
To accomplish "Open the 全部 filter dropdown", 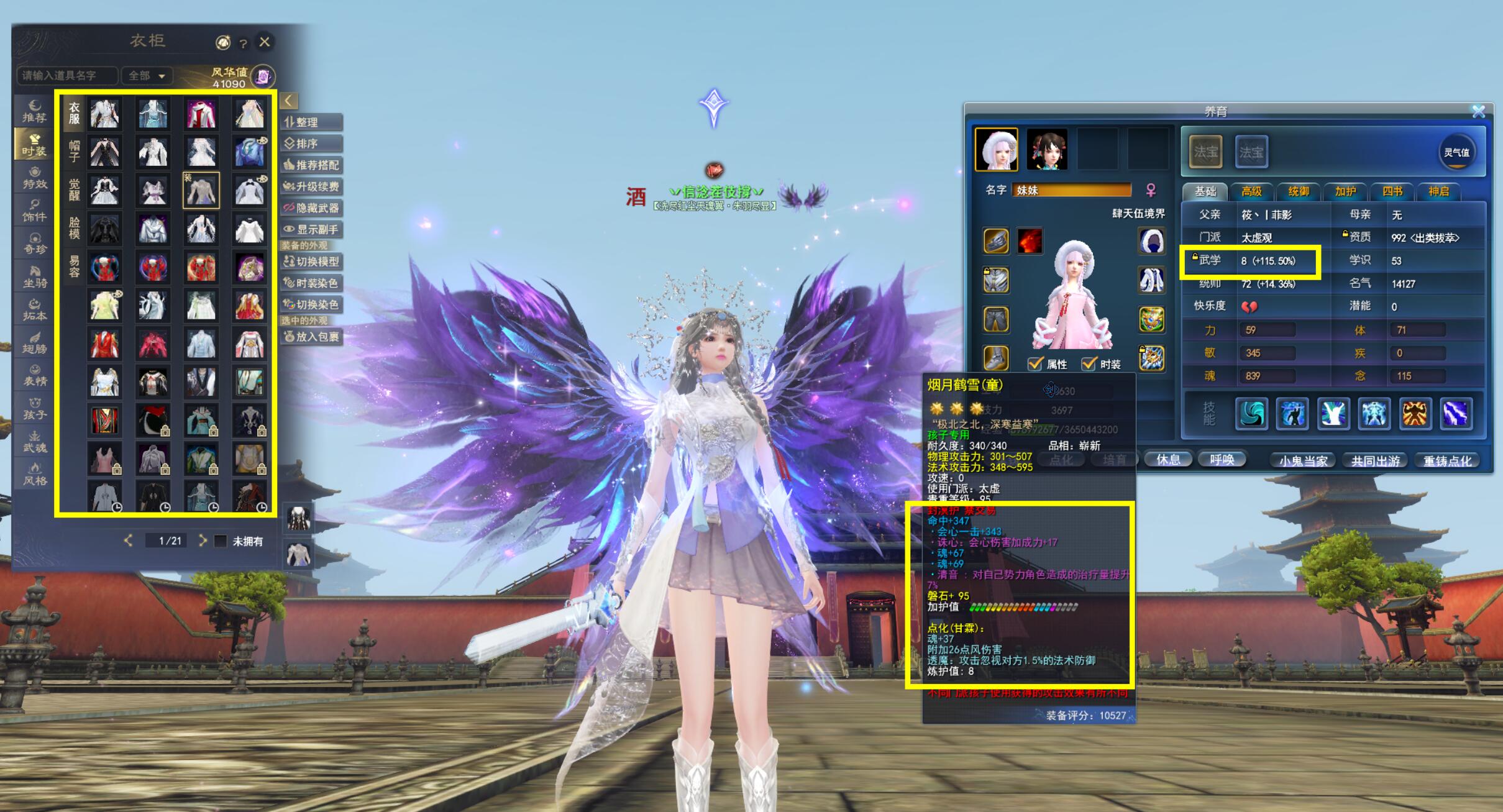I will [147, 76].
